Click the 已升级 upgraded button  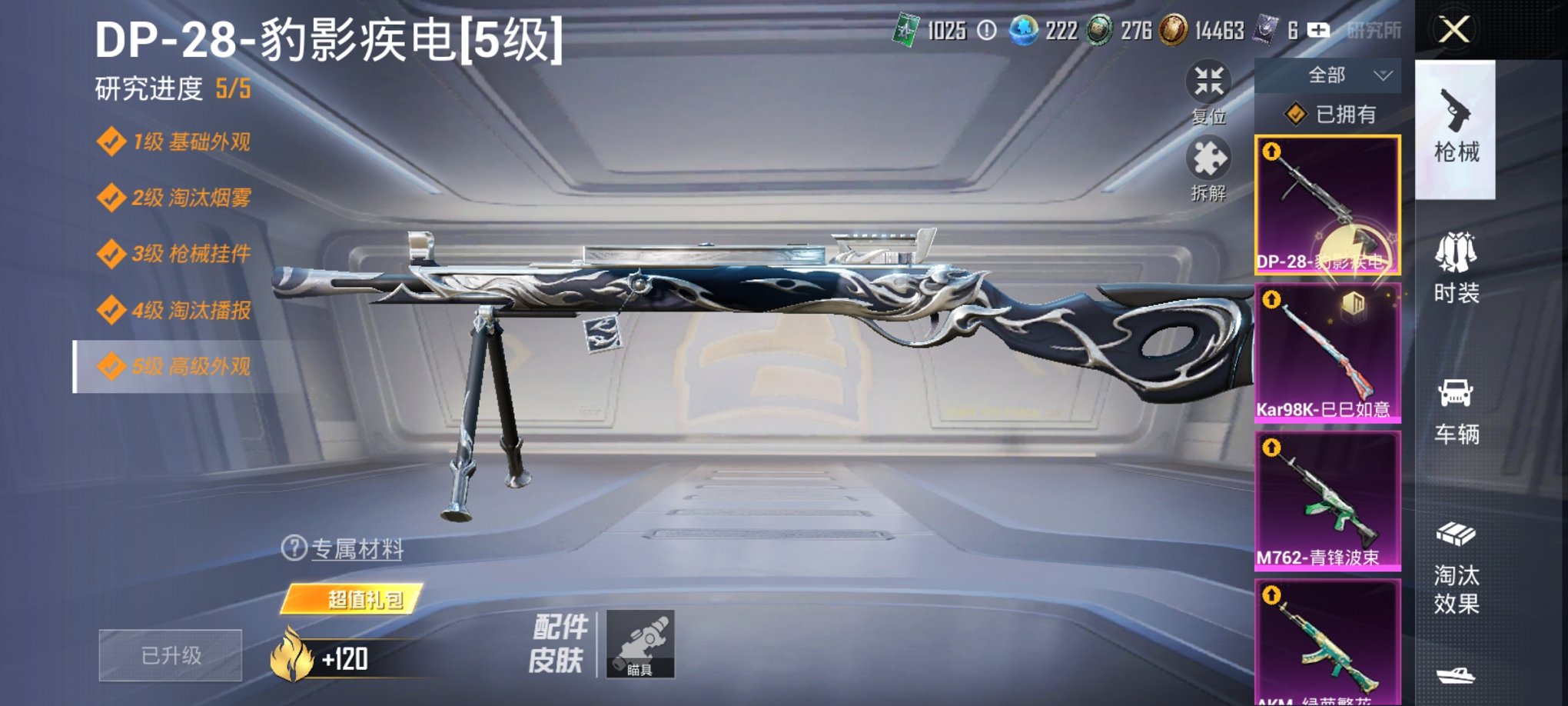coord(169,654)
